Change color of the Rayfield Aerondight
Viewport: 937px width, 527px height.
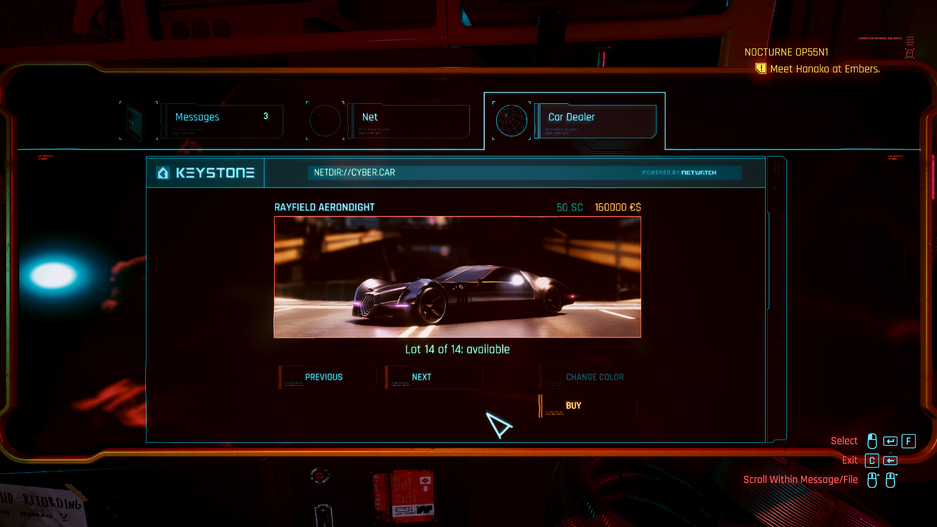[594, 377]
